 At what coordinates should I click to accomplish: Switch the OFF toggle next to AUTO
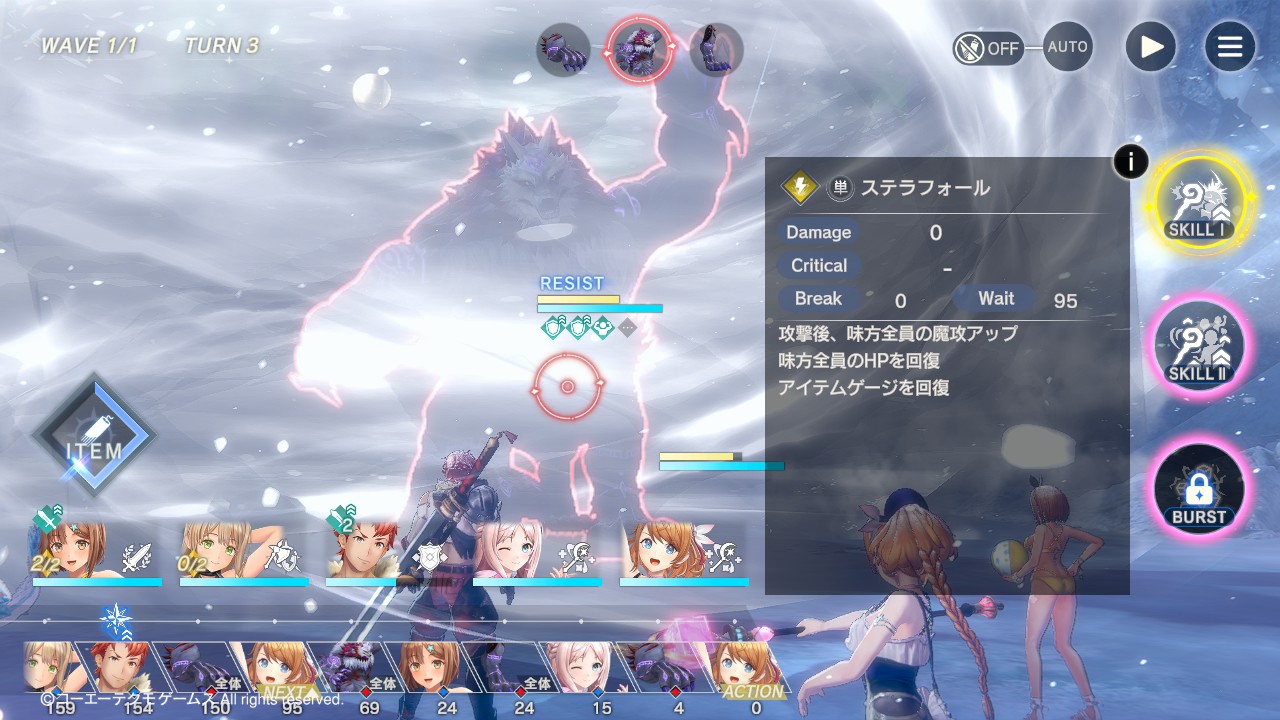[x=988, y=48]
